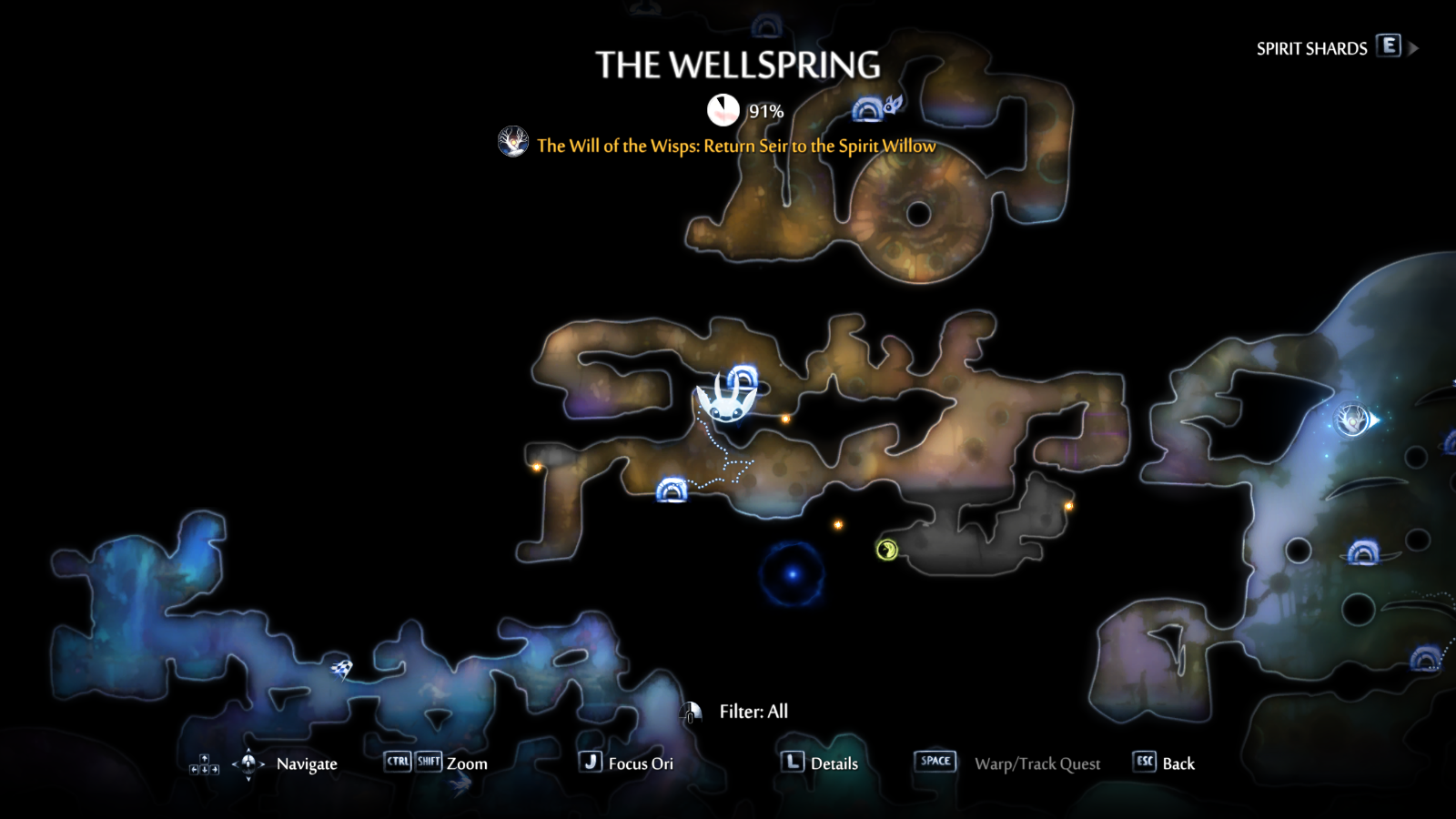Click the tree icon beside the quest text
Image resolution: width=1456 pixels, height=819 pixels.
513,144
